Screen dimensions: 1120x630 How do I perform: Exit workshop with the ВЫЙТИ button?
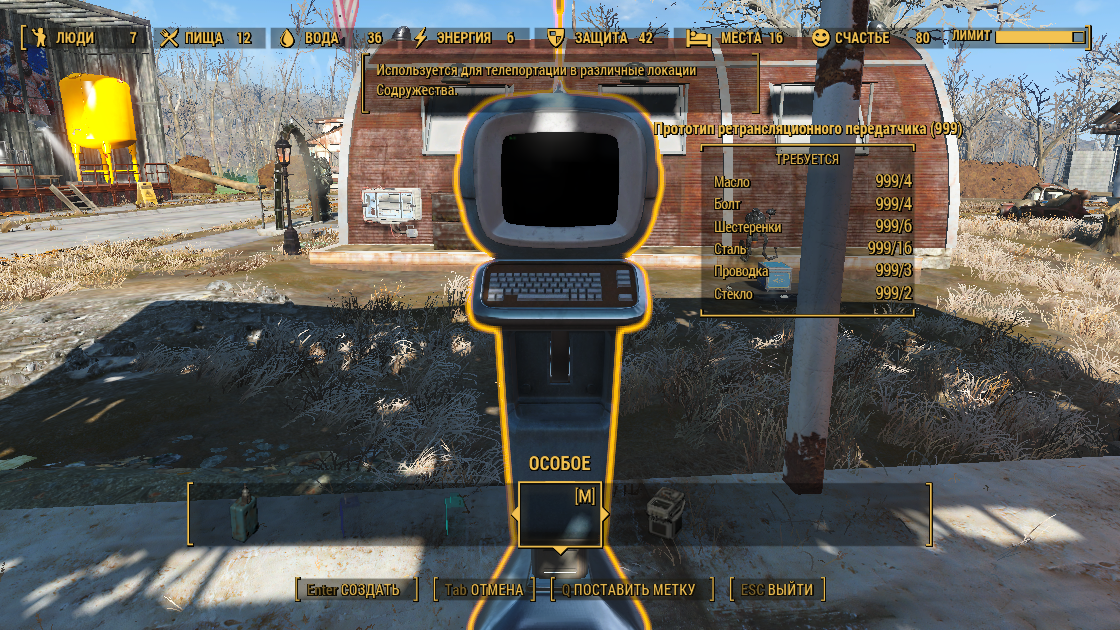(777, 589)
